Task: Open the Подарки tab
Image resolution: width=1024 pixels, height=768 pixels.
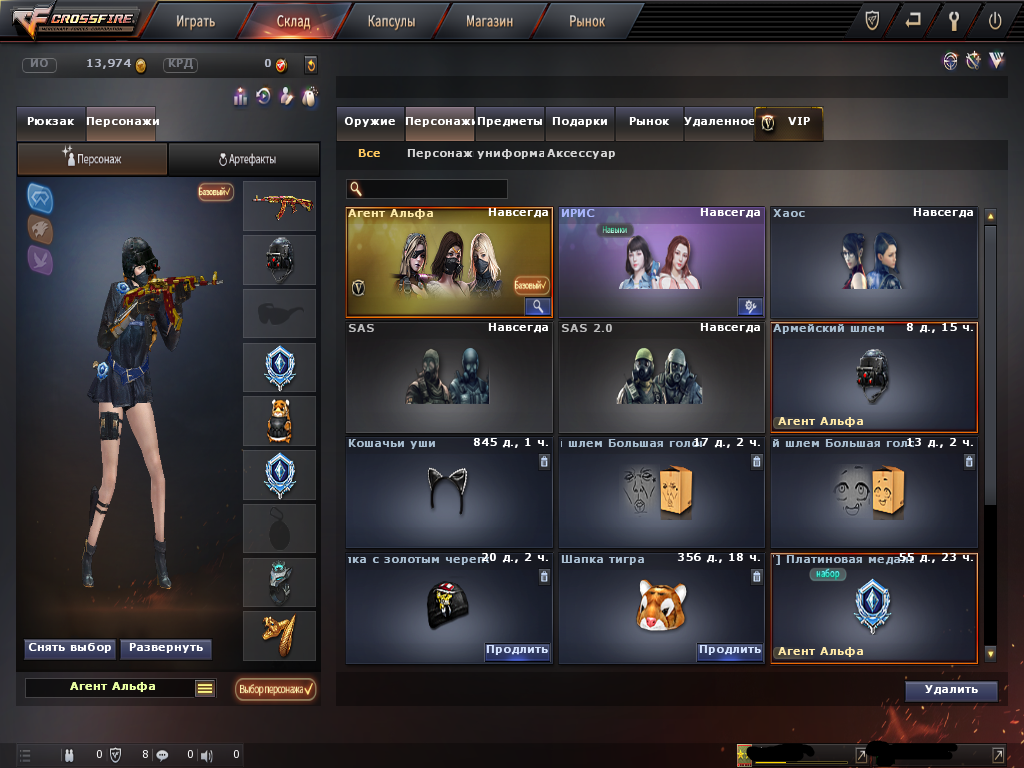Action: click(x=580, y=121)
